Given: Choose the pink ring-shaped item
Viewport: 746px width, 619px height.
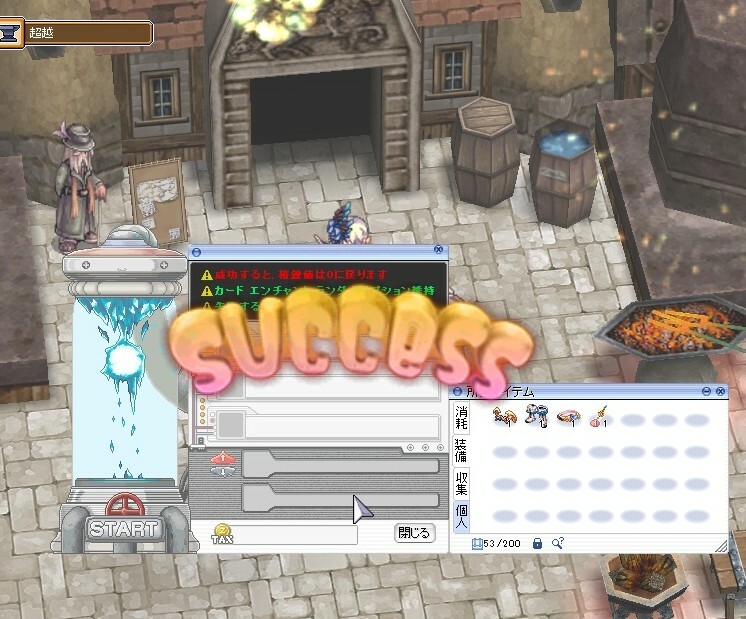Looking at the screenshot, I should coord(569,415).
